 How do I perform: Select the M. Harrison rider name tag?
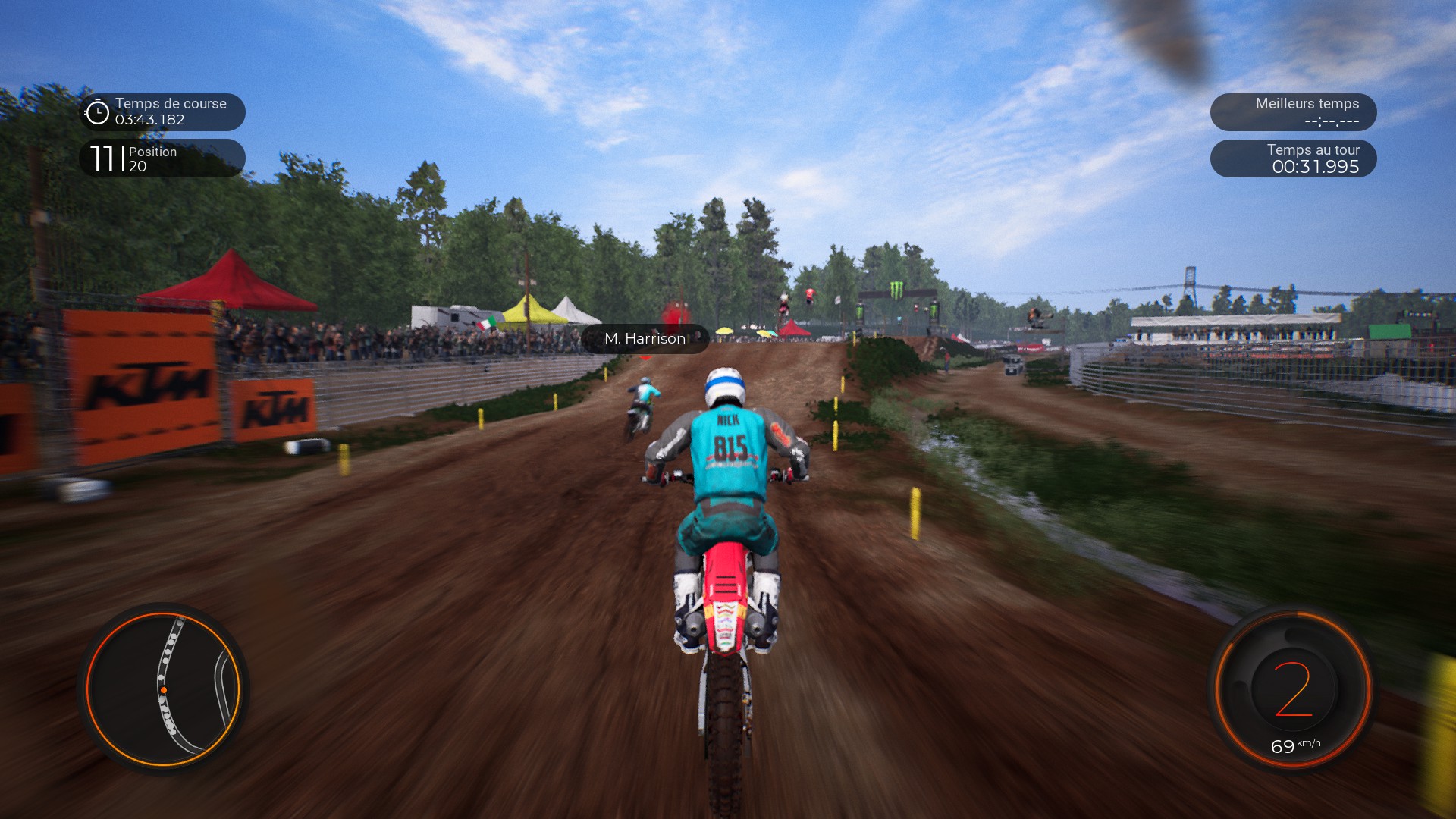(x=645, y=339)
